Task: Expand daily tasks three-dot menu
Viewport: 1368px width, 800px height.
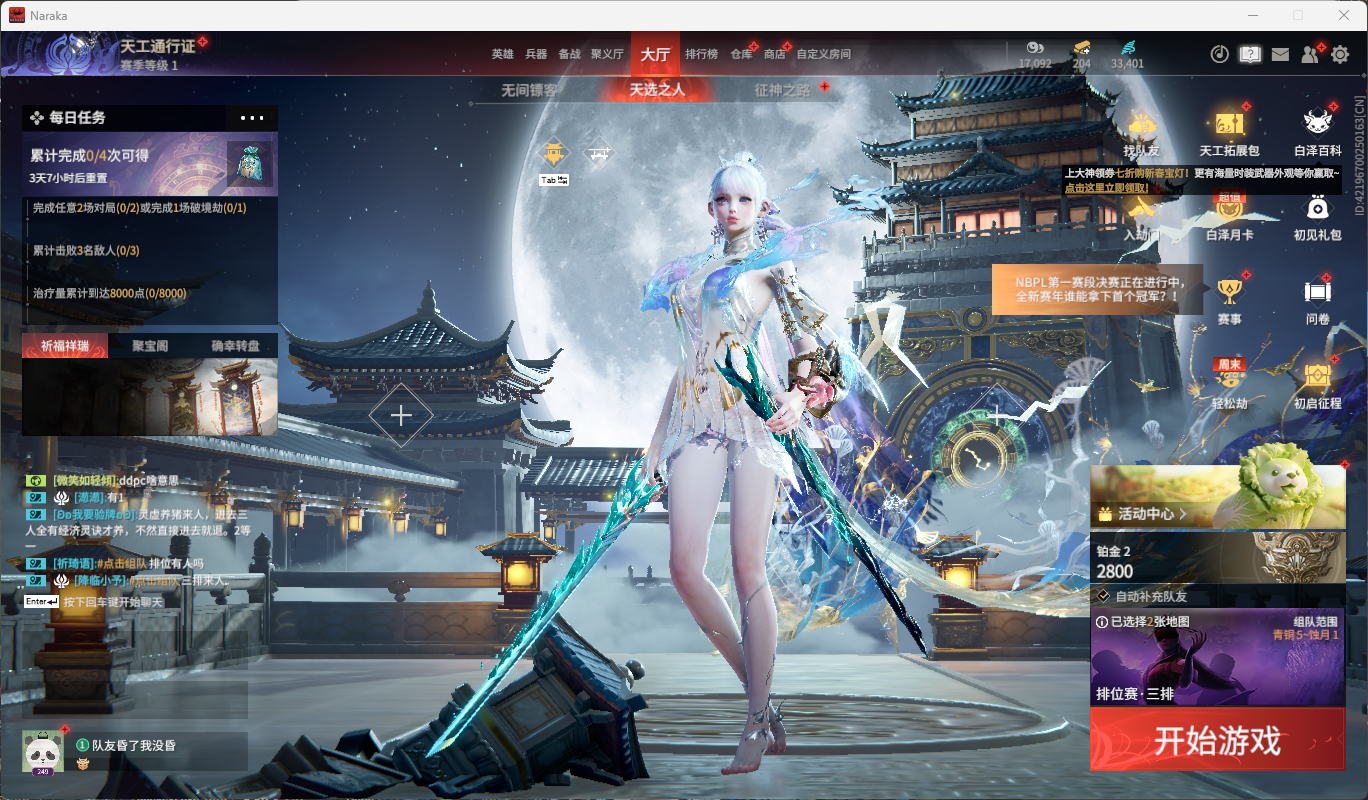Action: click(252, 118)
